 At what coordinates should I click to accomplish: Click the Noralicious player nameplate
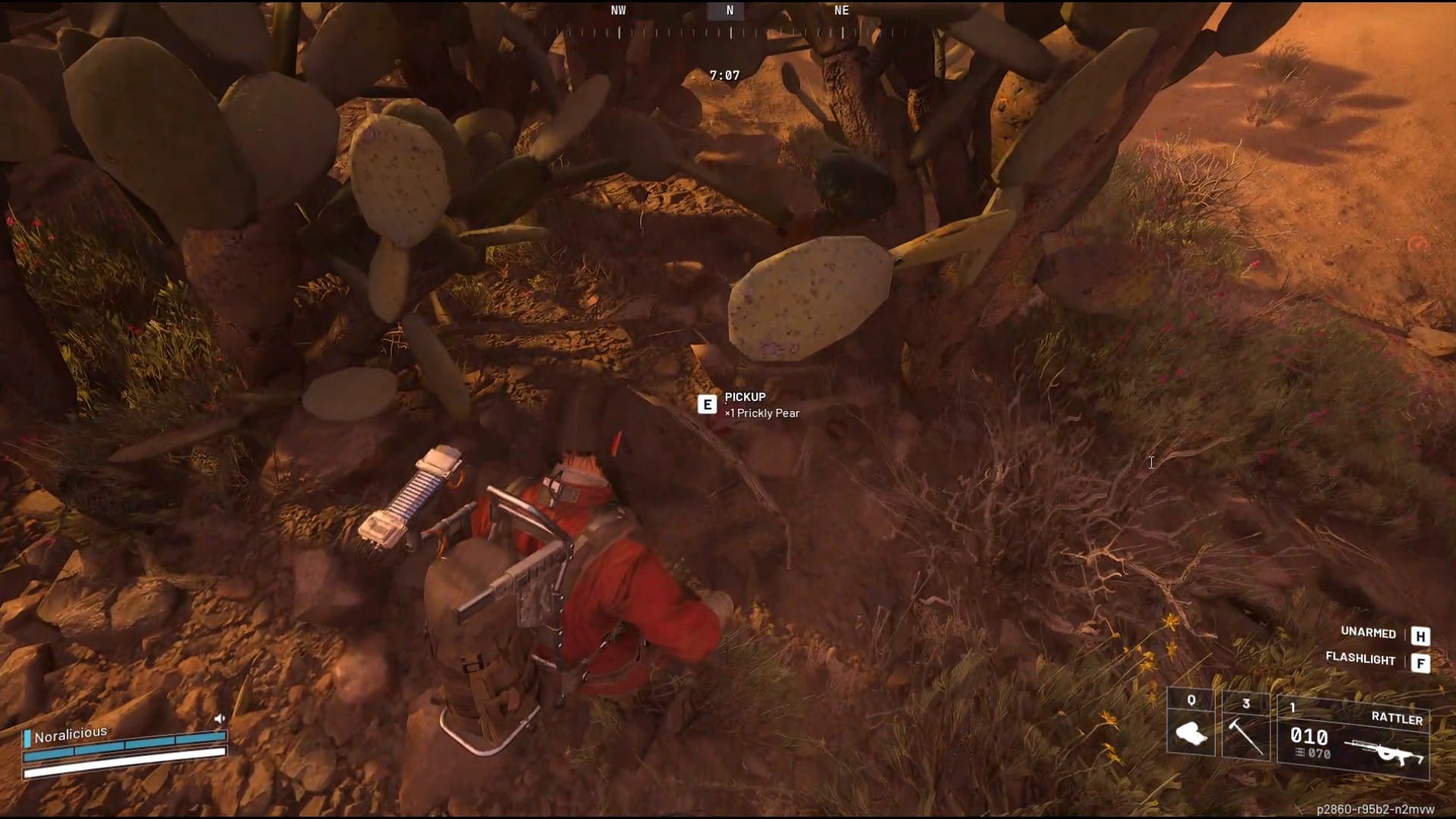[x=70, y=734]
